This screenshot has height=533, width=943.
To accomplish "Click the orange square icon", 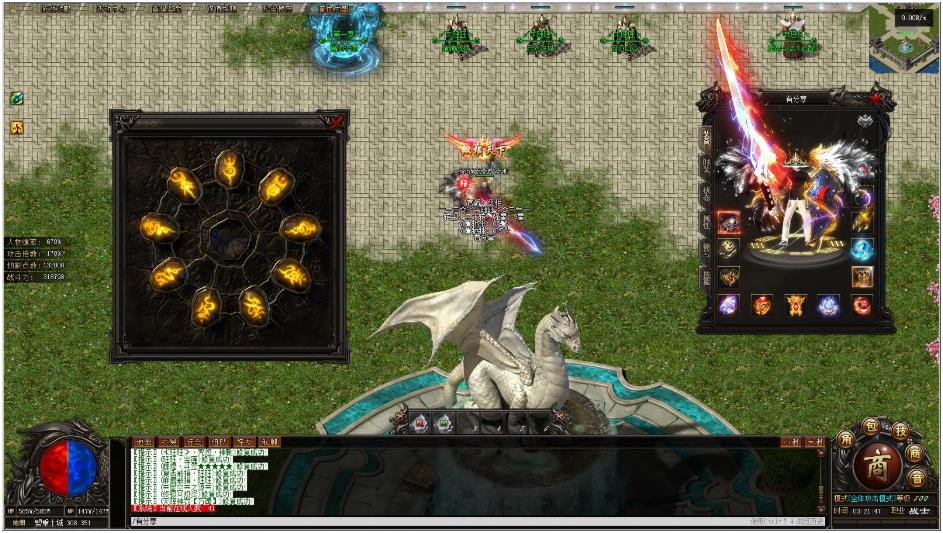I will coord(17,127).
